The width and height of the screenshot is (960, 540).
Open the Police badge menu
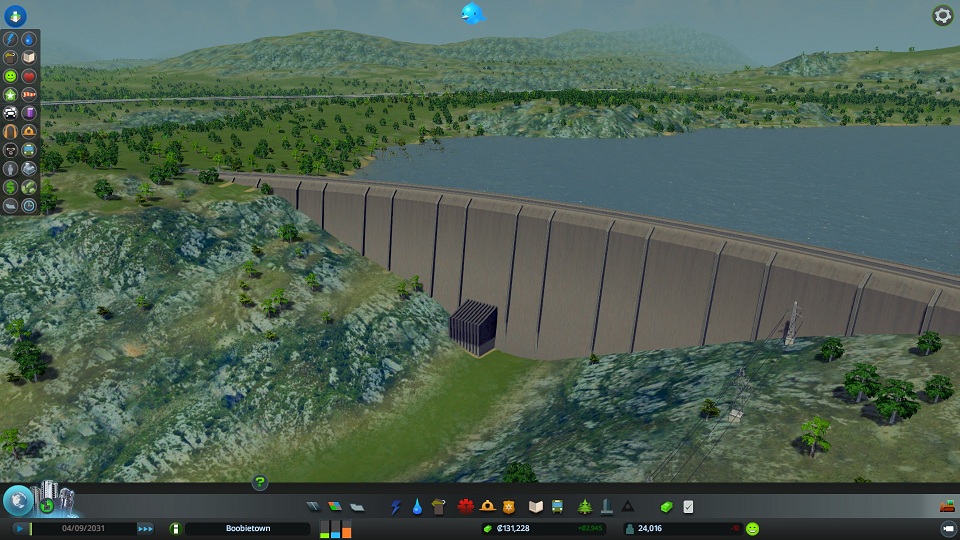pos(508,507)
